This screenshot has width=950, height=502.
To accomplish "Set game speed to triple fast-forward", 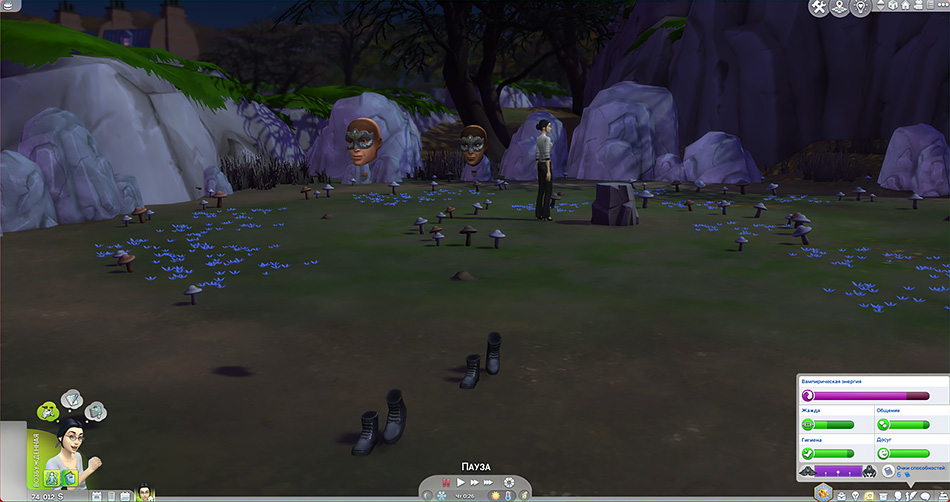I will click(489, 483).
